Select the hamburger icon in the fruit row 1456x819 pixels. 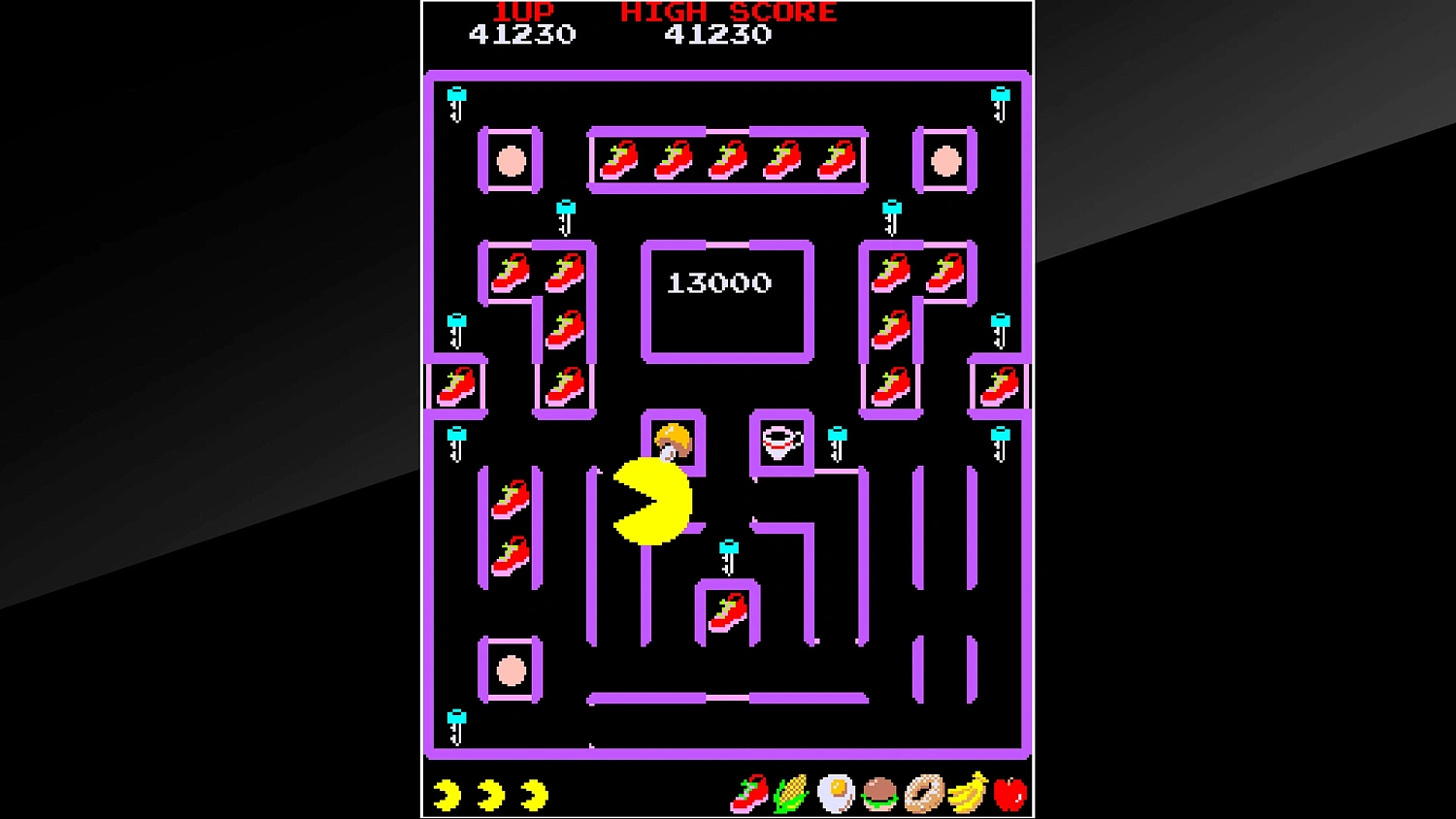click(879, 794)
